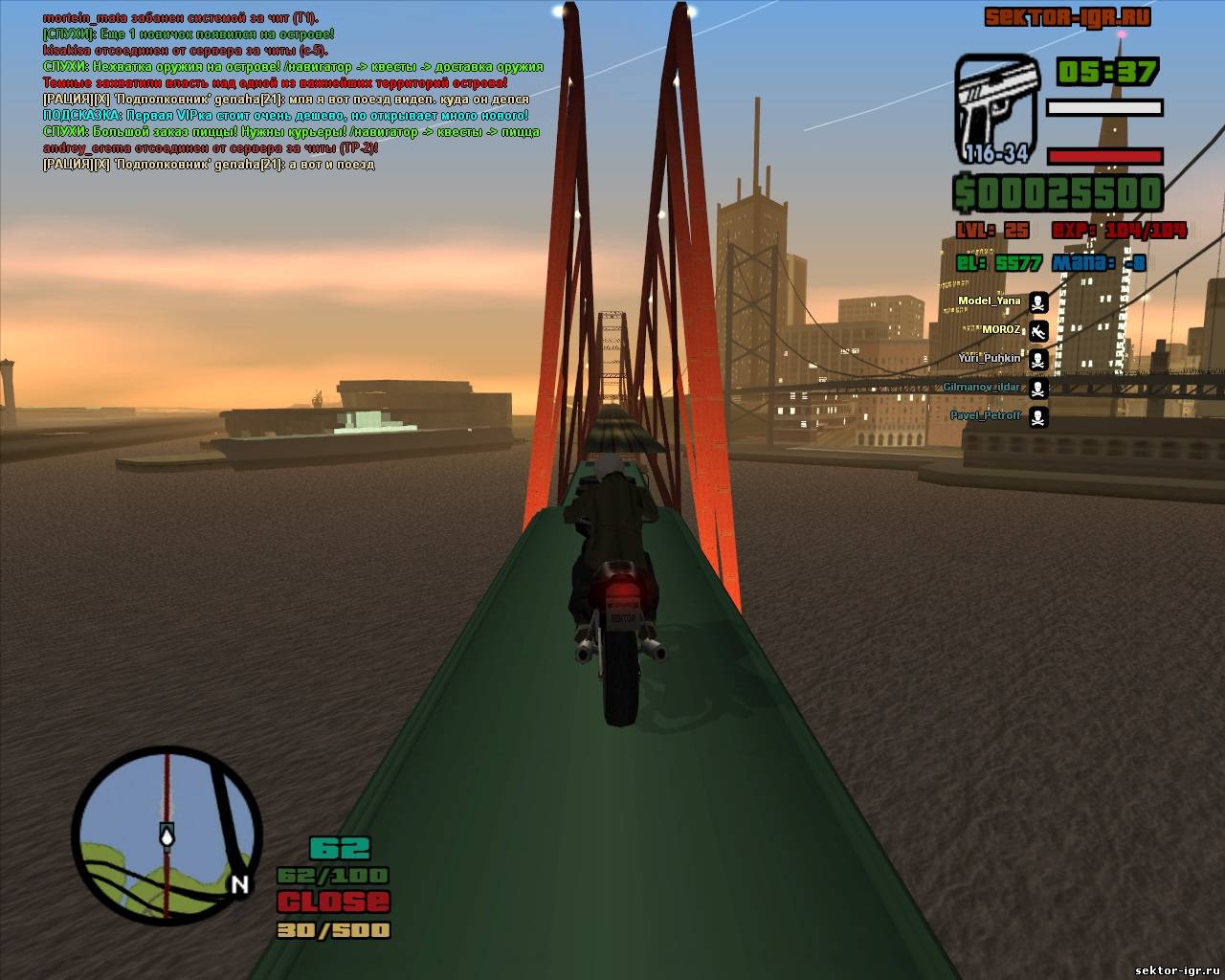Select the Model_Yana kill feed entry
Screen dimensions: 1225x980
point(990,301)
